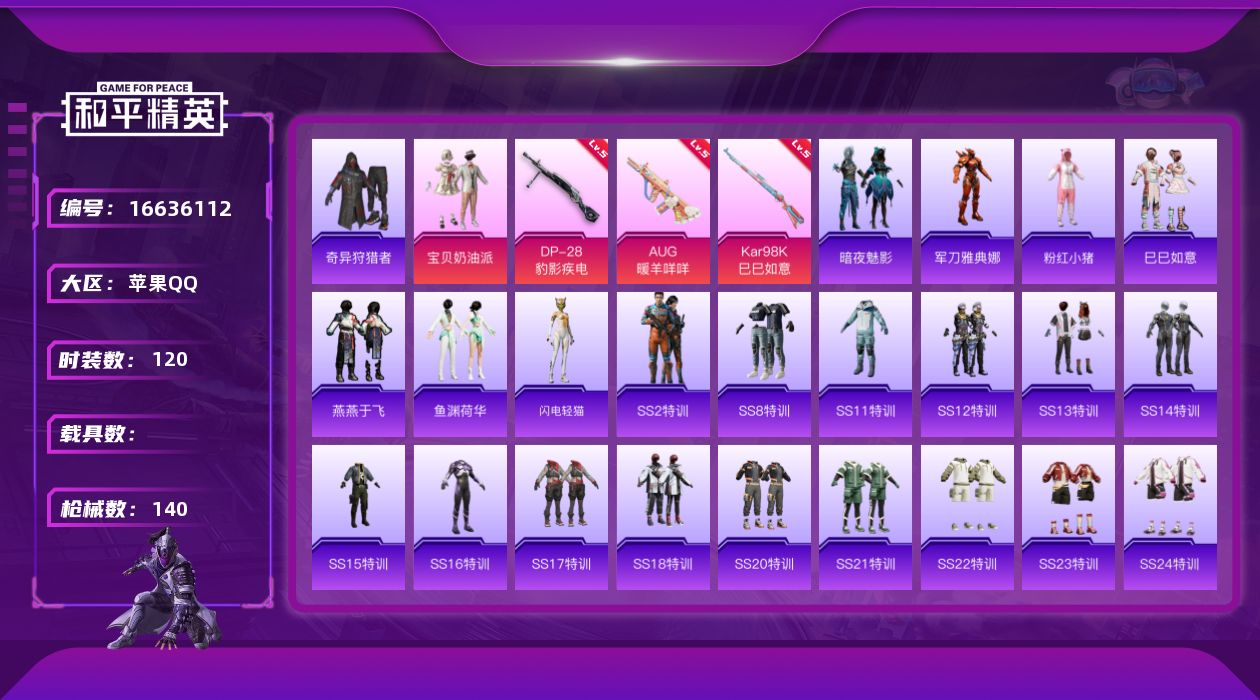Open the DP-28 豹影疾电 weapon skin
The height and width of the screenshot is (700, 1260).
pyautogui.click(x=561, y=211)
